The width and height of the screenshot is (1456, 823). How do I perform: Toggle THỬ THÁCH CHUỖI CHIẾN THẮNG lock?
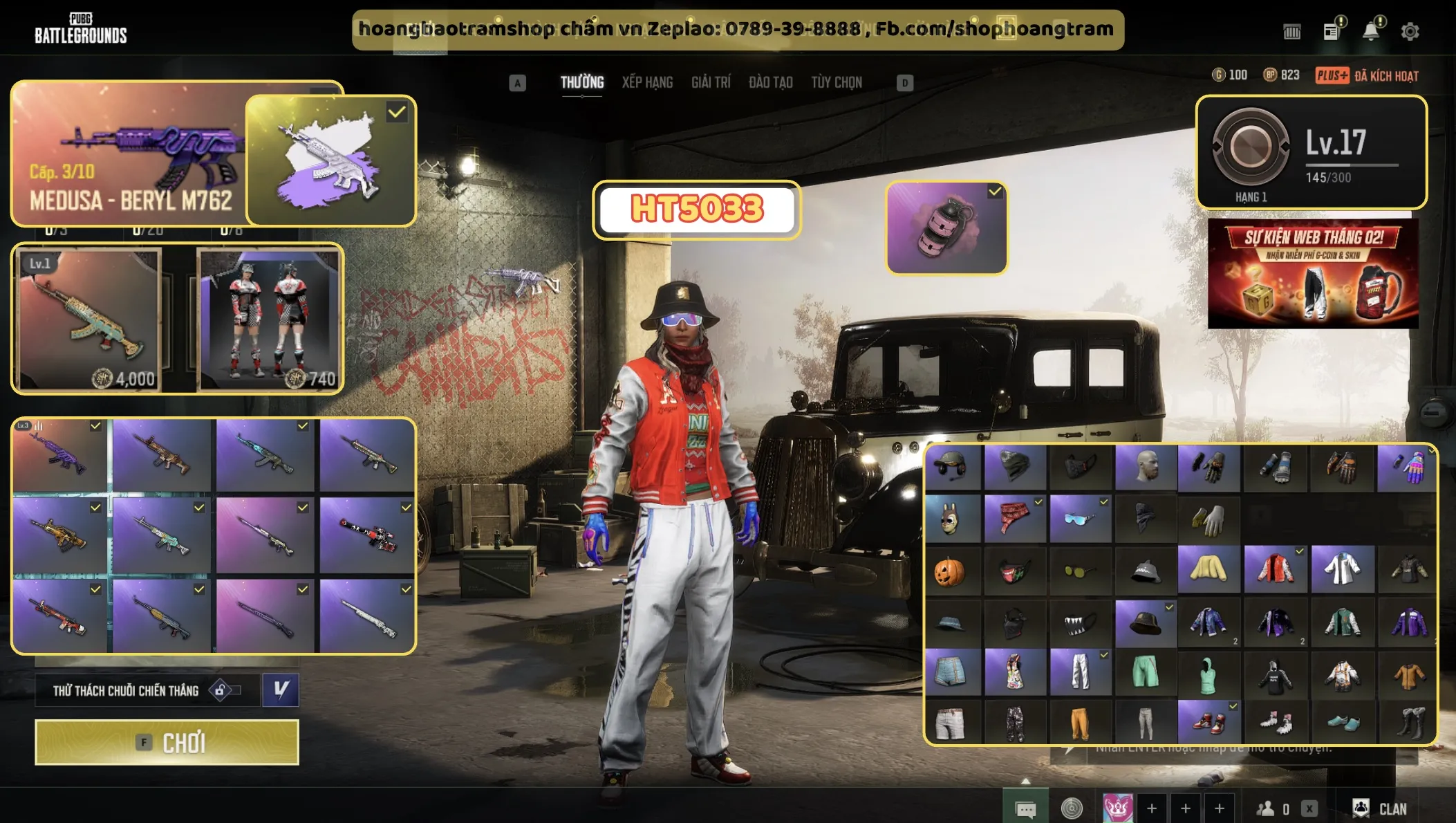pos(221,690)
